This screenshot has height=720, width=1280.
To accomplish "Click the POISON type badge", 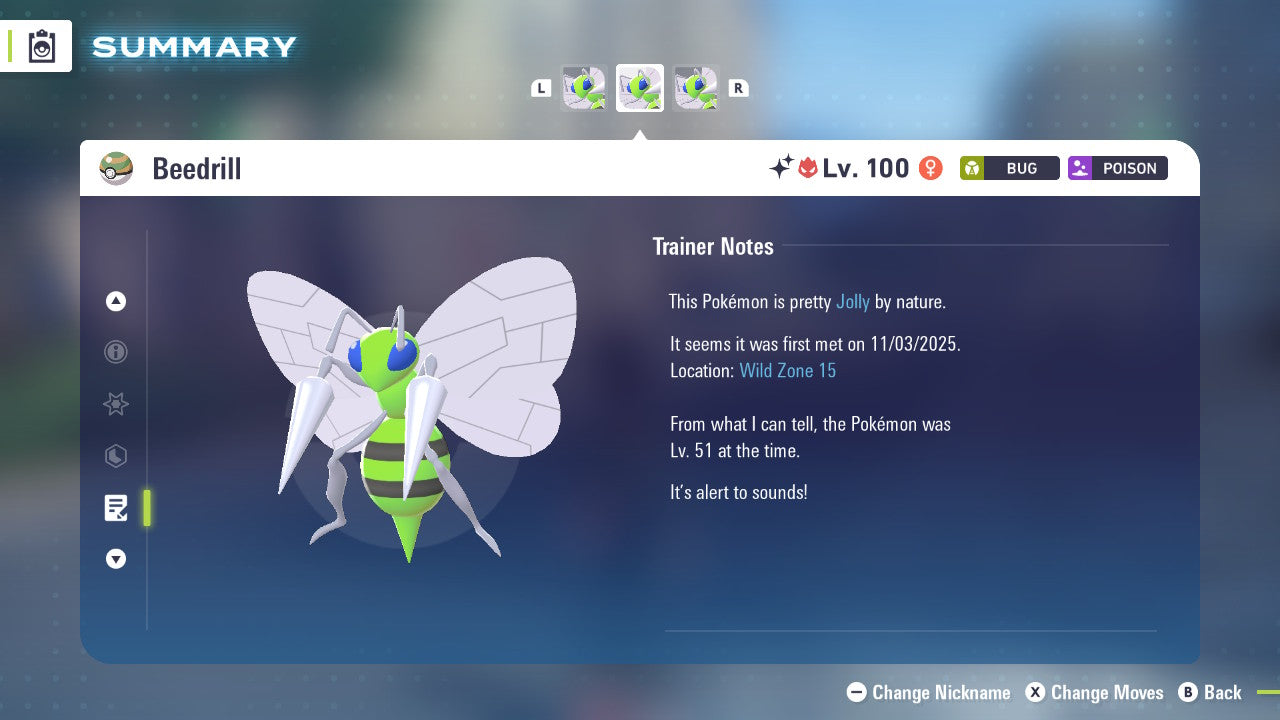I will 1117,168.
